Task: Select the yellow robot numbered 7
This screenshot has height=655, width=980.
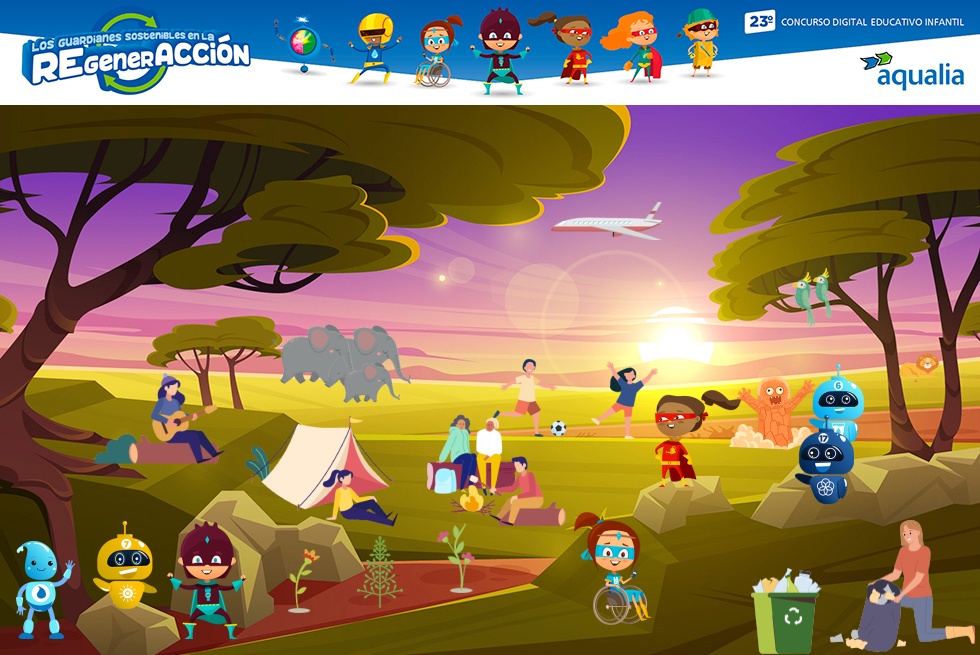Action: 125,567
